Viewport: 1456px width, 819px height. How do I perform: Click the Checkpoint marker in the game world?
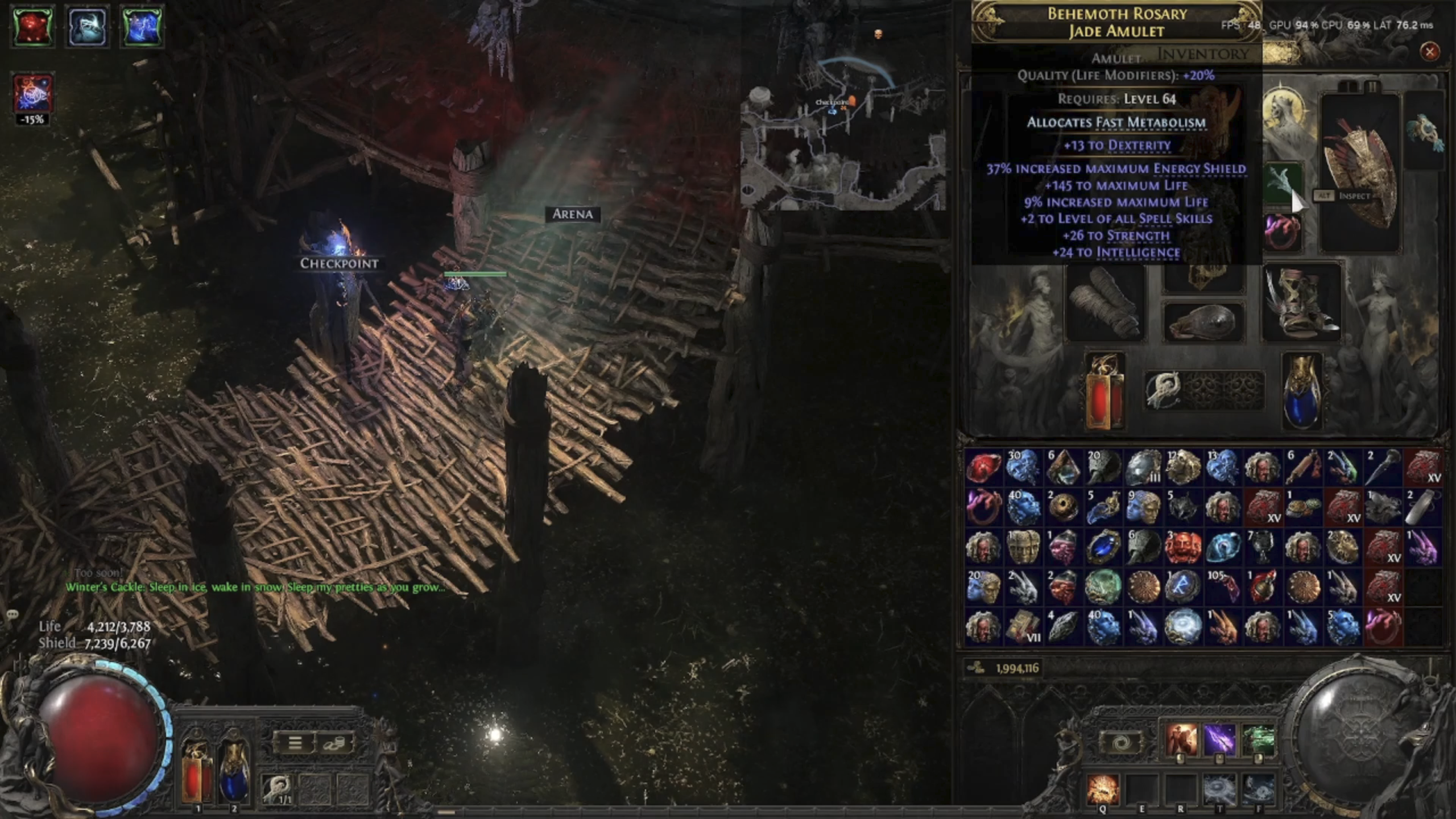point(338,263)
